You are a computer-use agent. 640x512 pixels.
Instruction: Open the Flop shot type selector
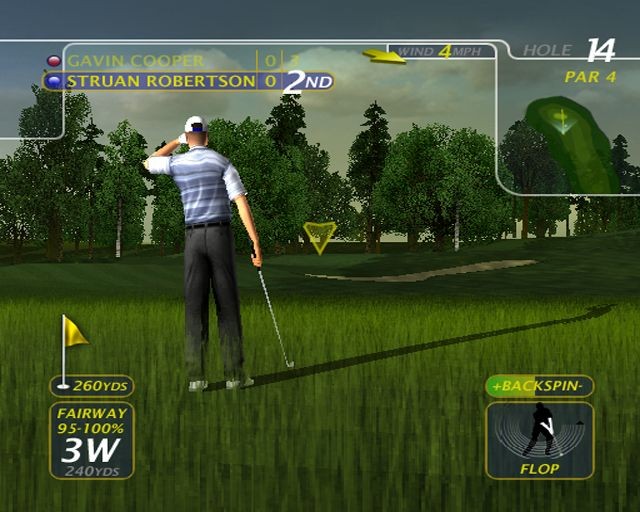point(539,439)
